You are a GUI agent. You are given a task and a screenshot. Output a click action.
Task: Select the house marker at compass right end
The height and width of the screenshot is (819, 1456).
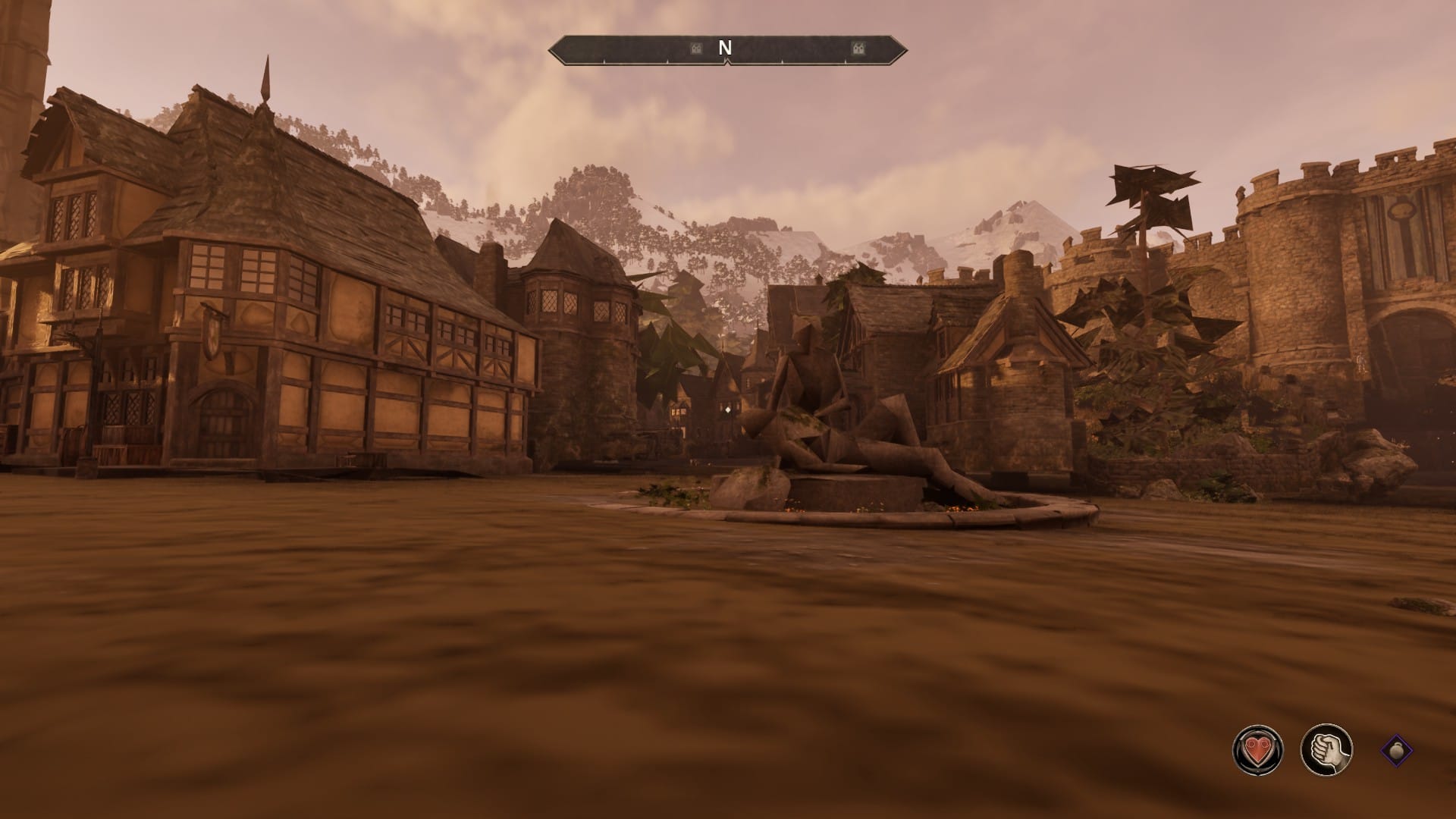click(858, 49)
